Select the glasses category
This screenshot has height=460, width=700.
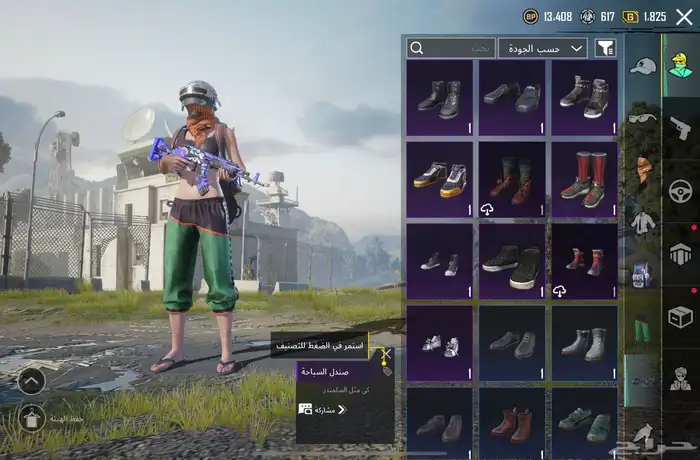click(x=641, y=118)
